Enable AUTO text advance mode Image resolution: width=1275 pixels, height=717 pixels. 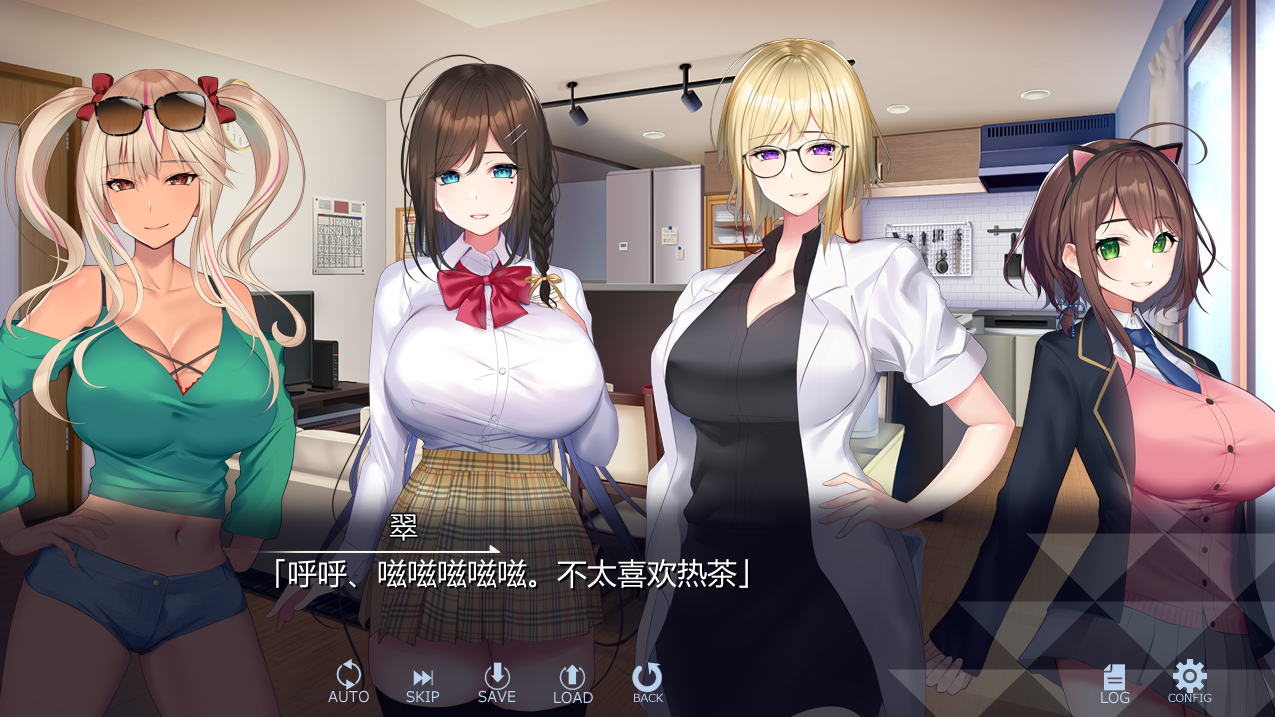[348, 683]
